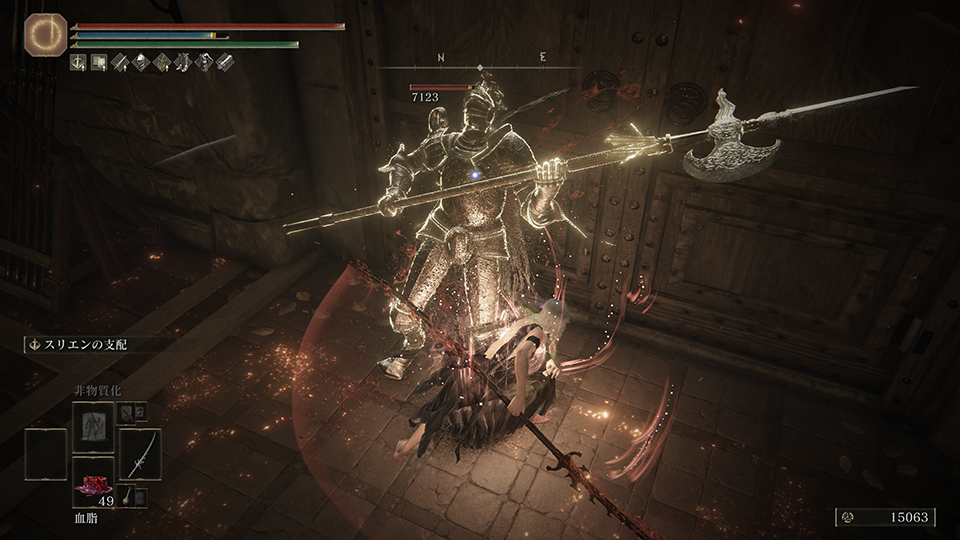Inspect the boots status buff icon

click(x=183, y=63)
